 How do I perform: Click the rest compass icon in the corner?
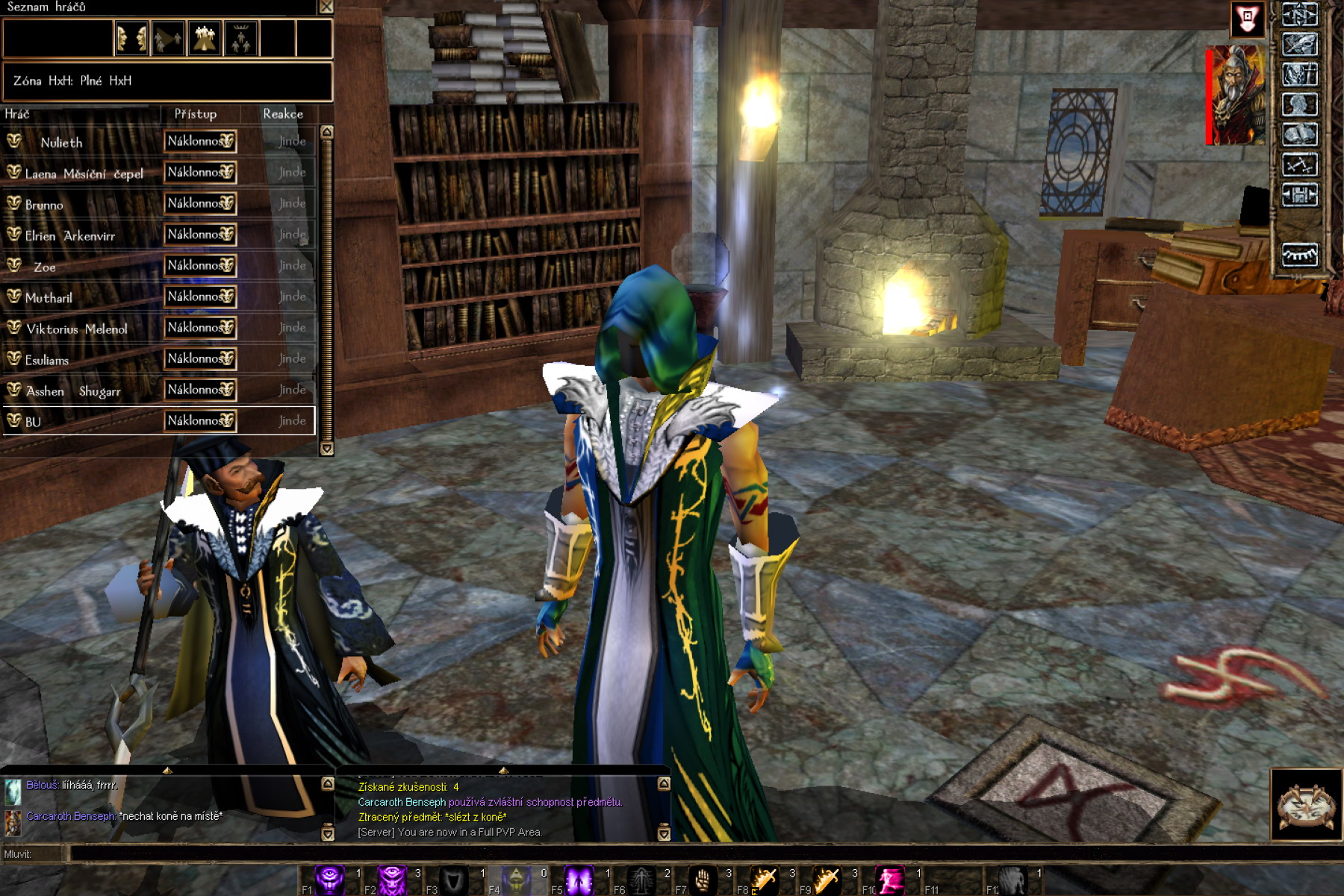(1305, 805)
